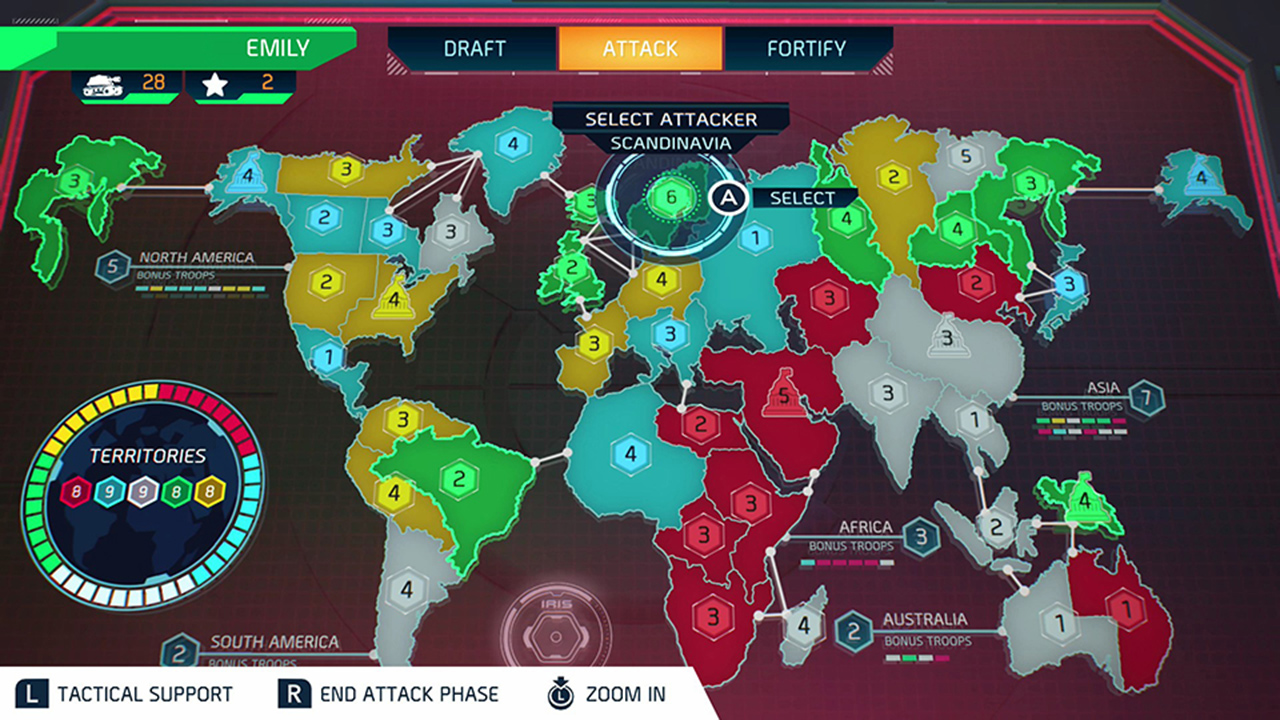Click the red "8" player territory counter
1280x720 pixels.
[77, 492]
